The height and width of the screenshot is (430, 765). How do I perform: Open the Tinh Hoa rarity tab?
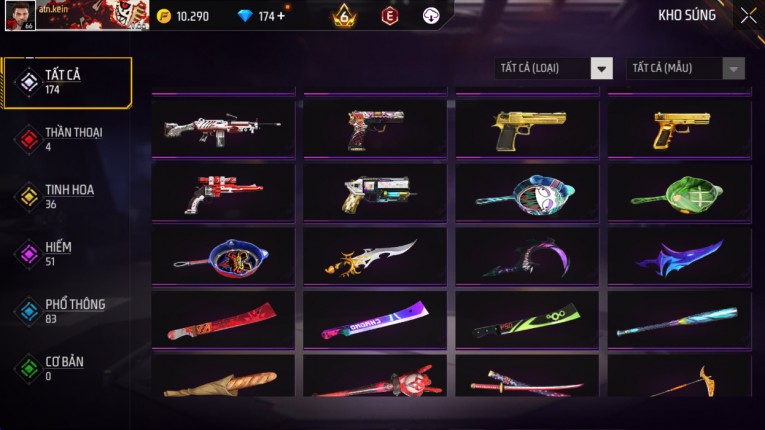68,196
